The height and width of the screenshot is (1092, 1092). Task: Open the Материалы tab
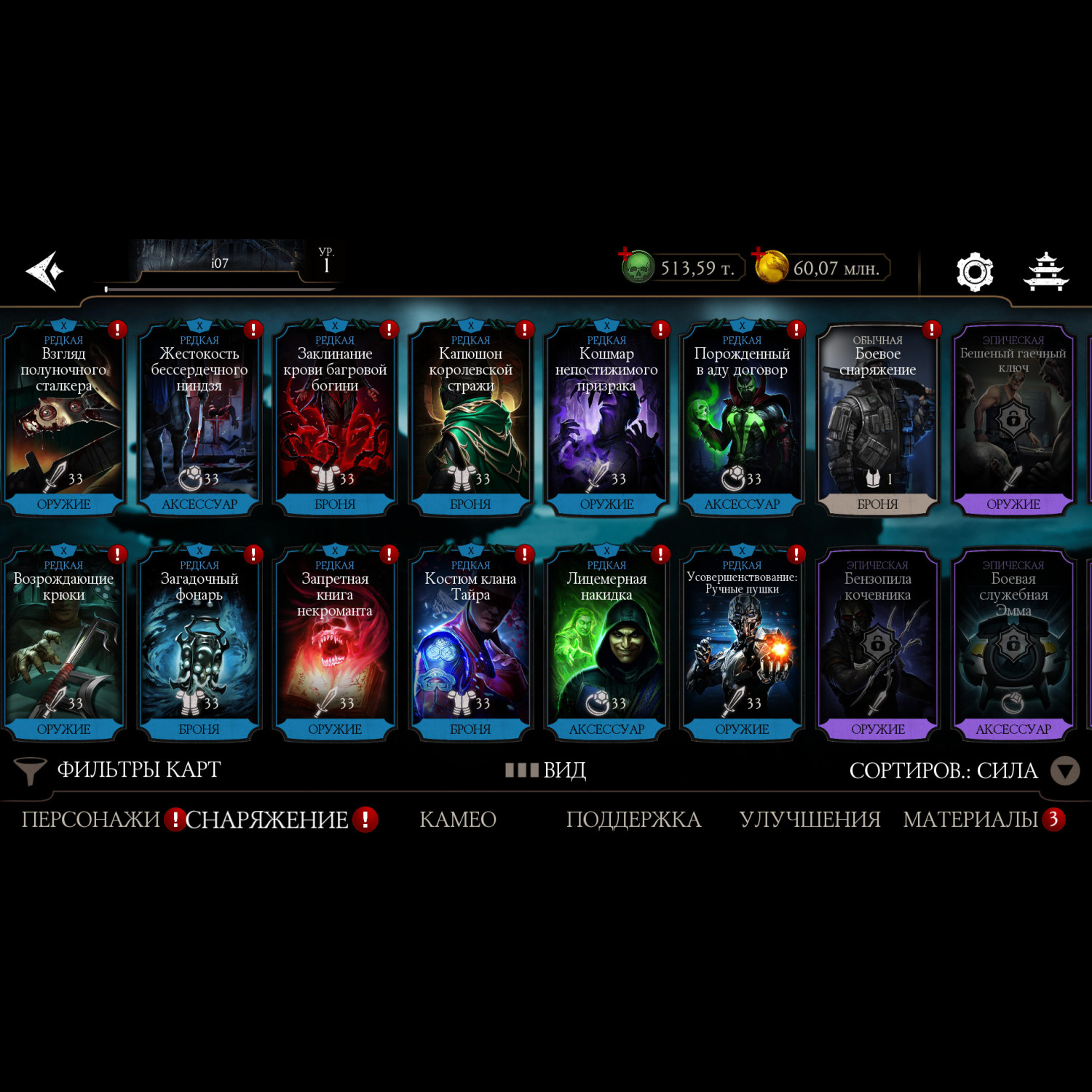tap(970, 820)
